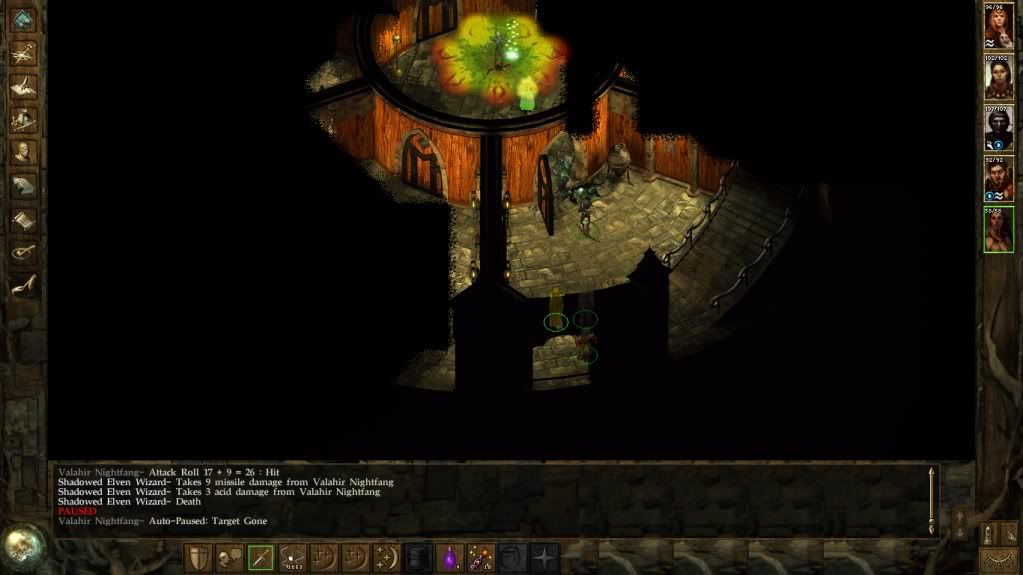This screenshot has height=575, width=1023.
Task: Open the spellbook stone tablet icon
Action: (23, 185)
